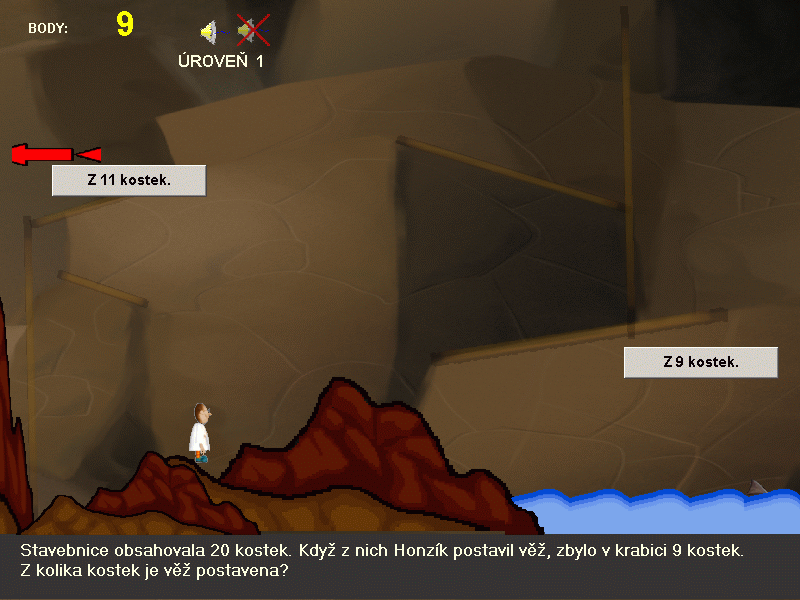The image size is (800, 600).
Task: Choose the answer "Z 9 kostek."
Action: (700, 362)
